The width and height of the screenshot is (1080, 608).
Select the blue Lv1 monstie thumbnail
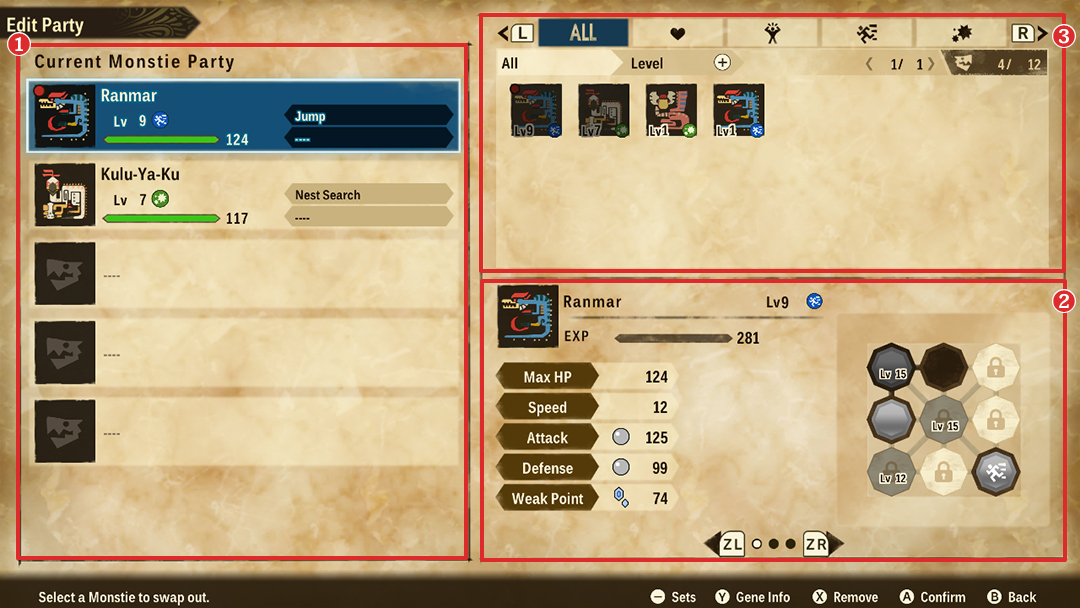point(739,110)
